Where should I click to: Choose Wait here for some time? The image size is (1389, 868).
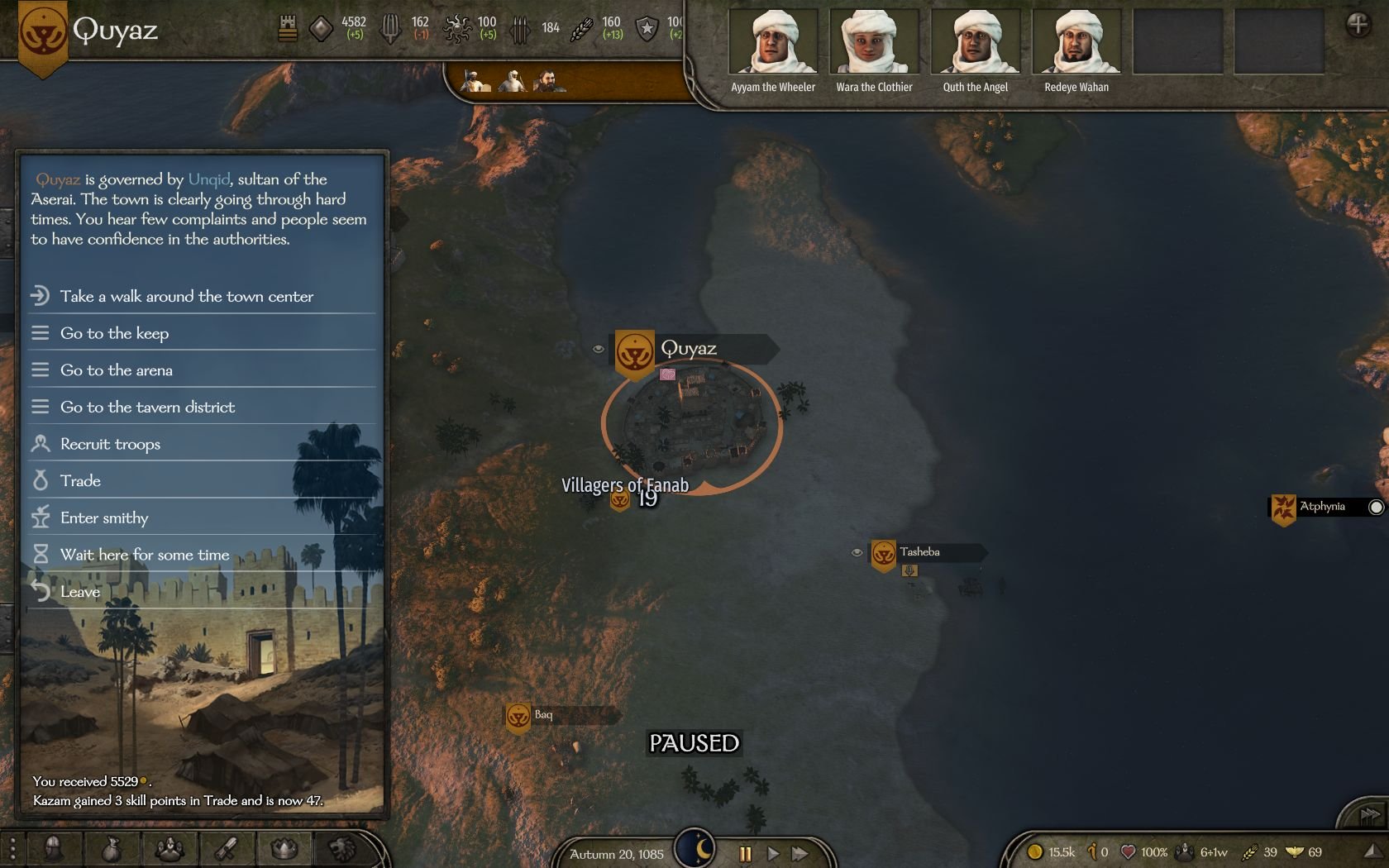pos(145,555)
